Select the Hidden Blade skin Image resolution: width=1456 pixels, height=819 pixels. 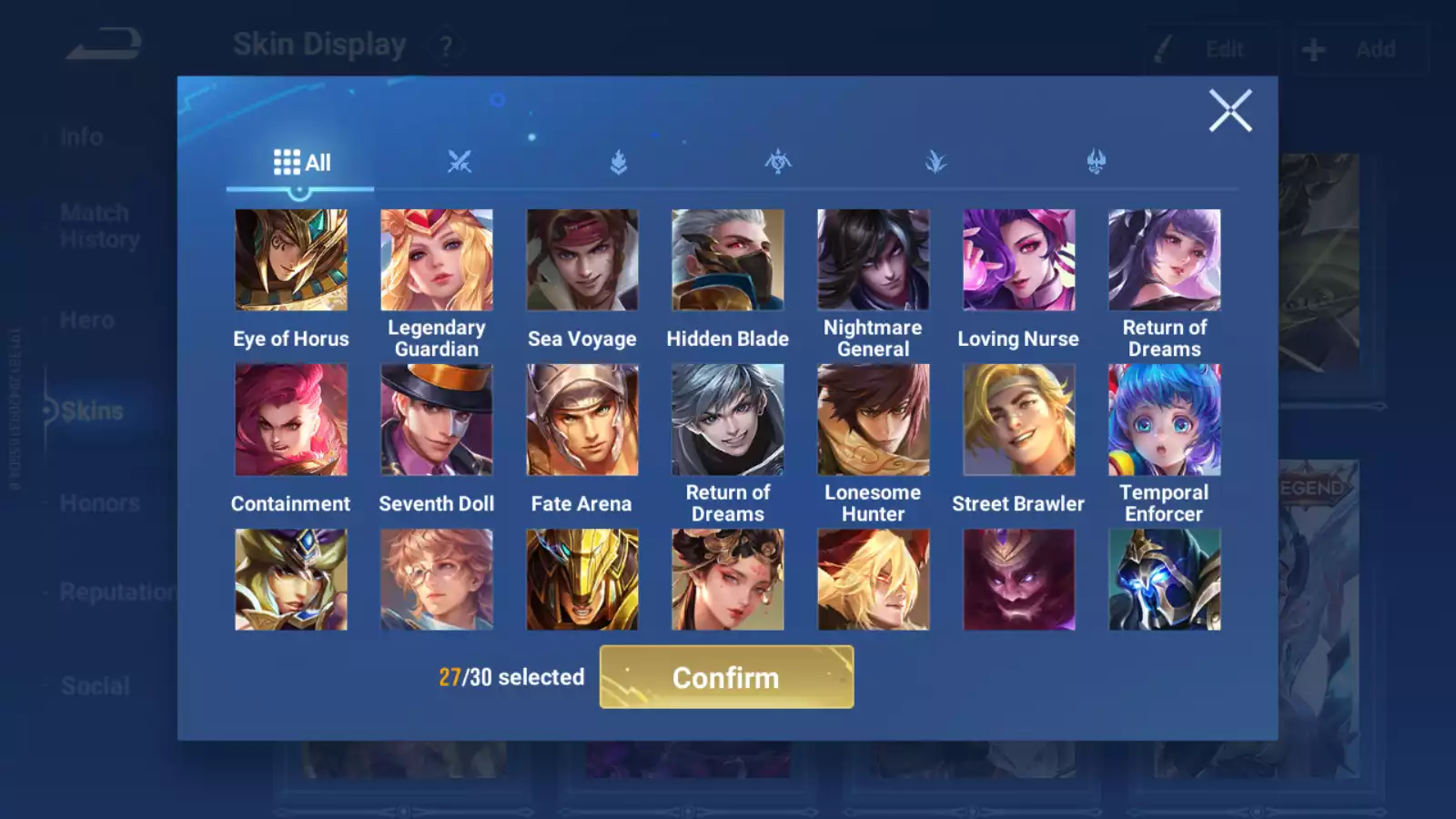[728, 260]
